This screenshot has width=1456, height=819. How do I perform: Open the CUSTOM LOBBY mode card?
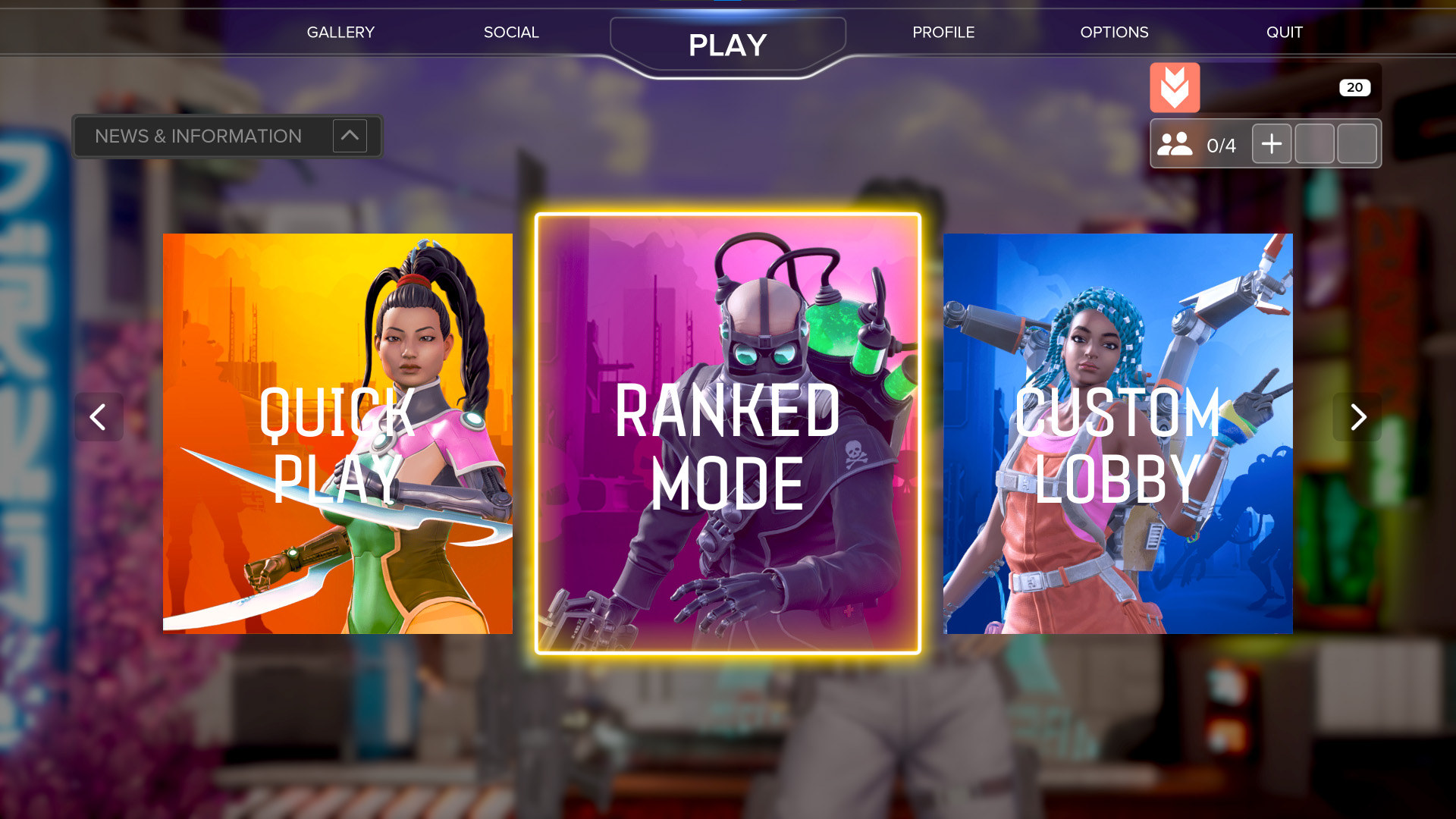[x=1118, y=434]
